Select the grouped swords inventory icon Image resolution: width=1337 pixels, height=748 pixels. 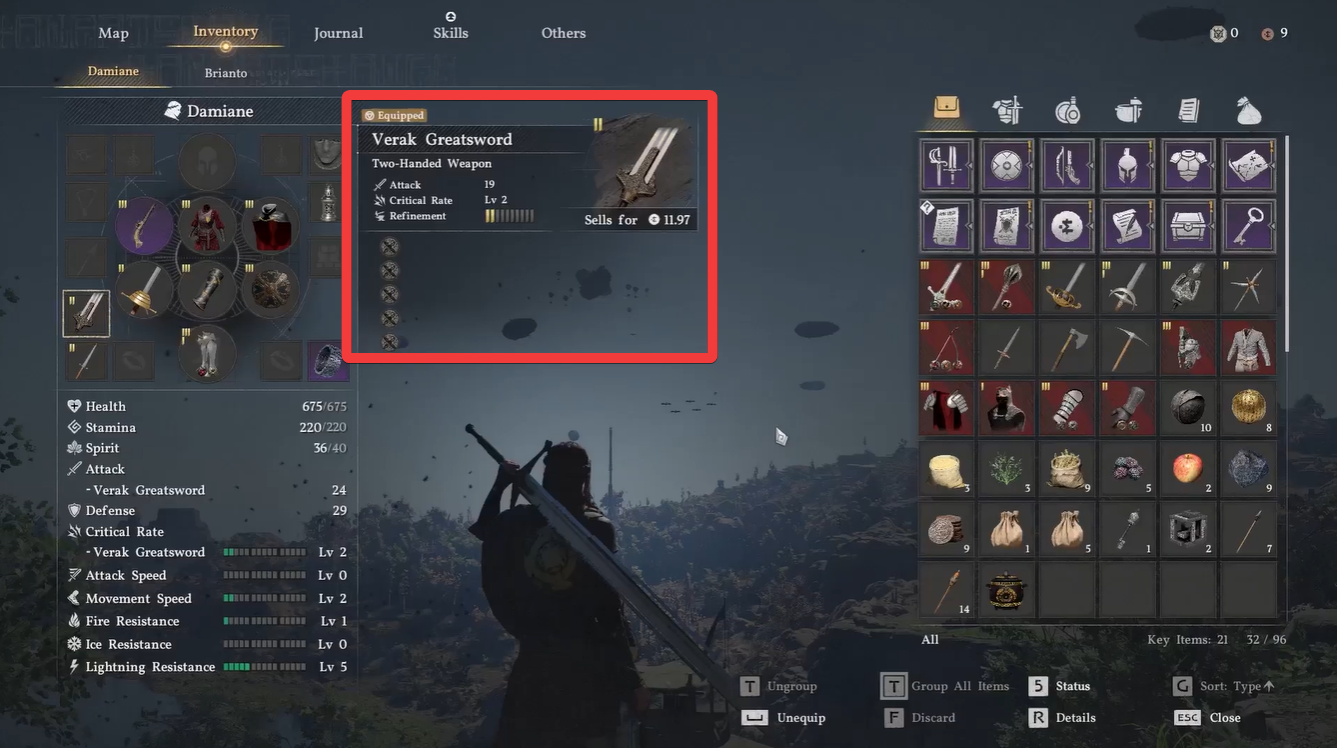(x=945, y=165)
